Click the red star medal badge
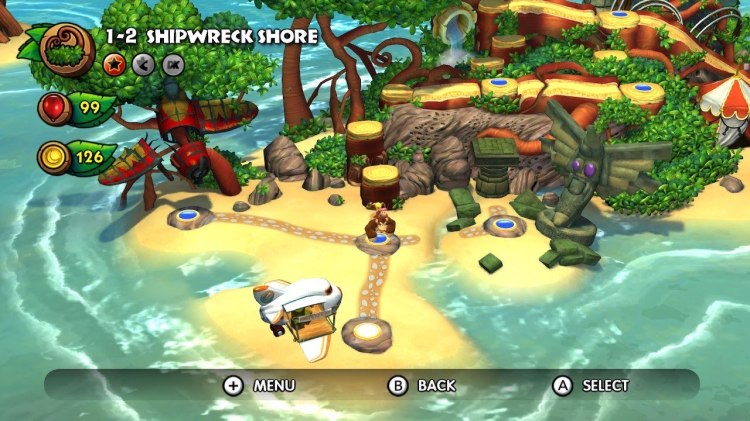Screen dimensions: 750x421 click(114, 65)
